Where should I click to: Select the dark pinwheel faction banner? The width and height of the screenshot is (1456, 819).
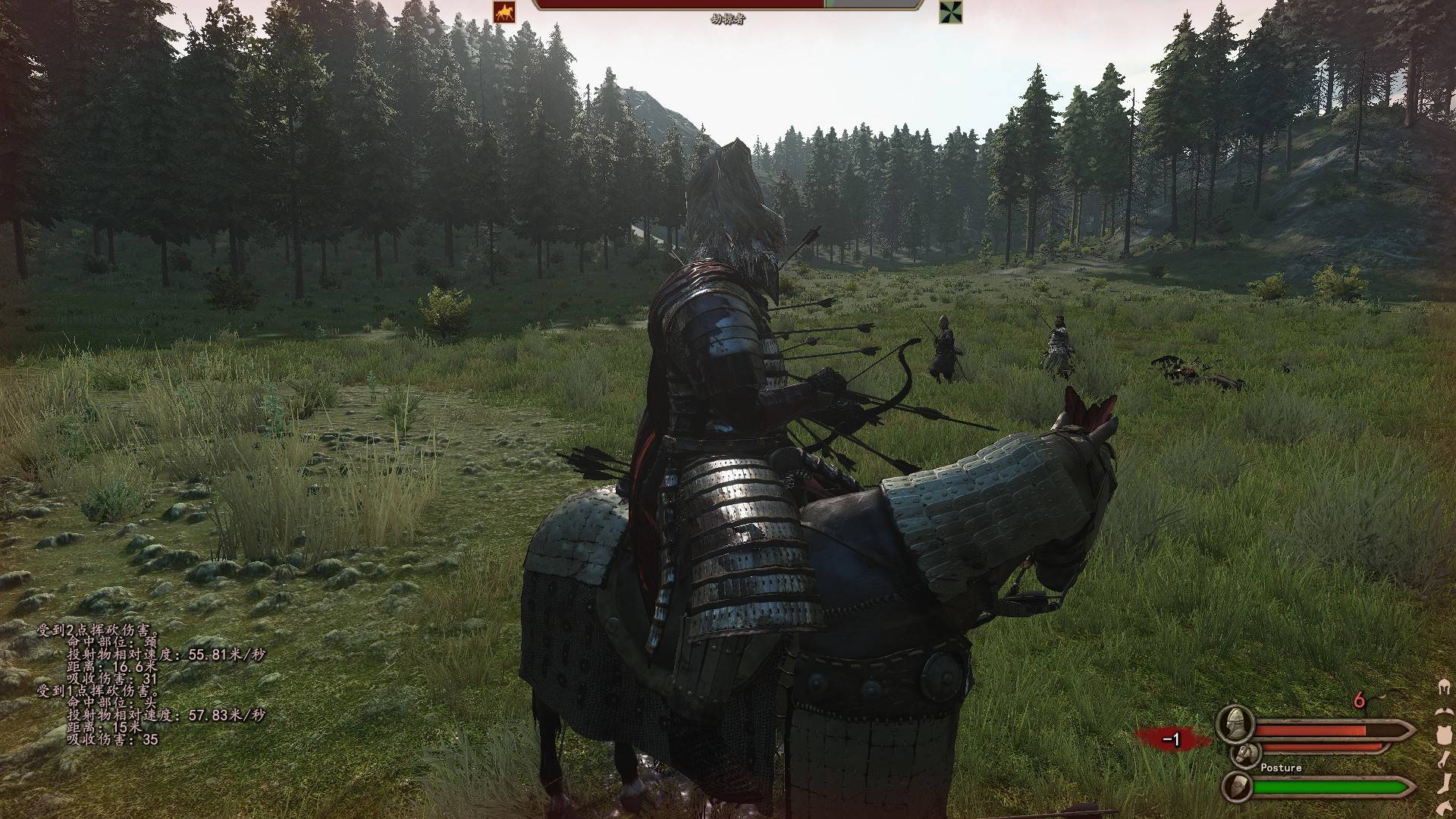[x=950, y=11]
